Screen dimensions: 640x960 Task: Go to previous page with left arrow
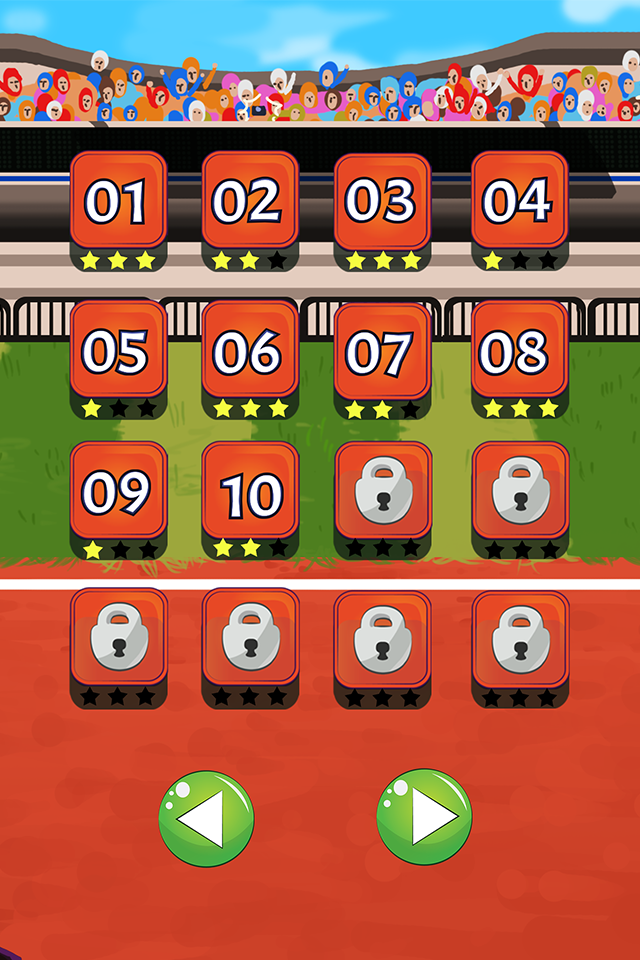(x=206, y=818)
